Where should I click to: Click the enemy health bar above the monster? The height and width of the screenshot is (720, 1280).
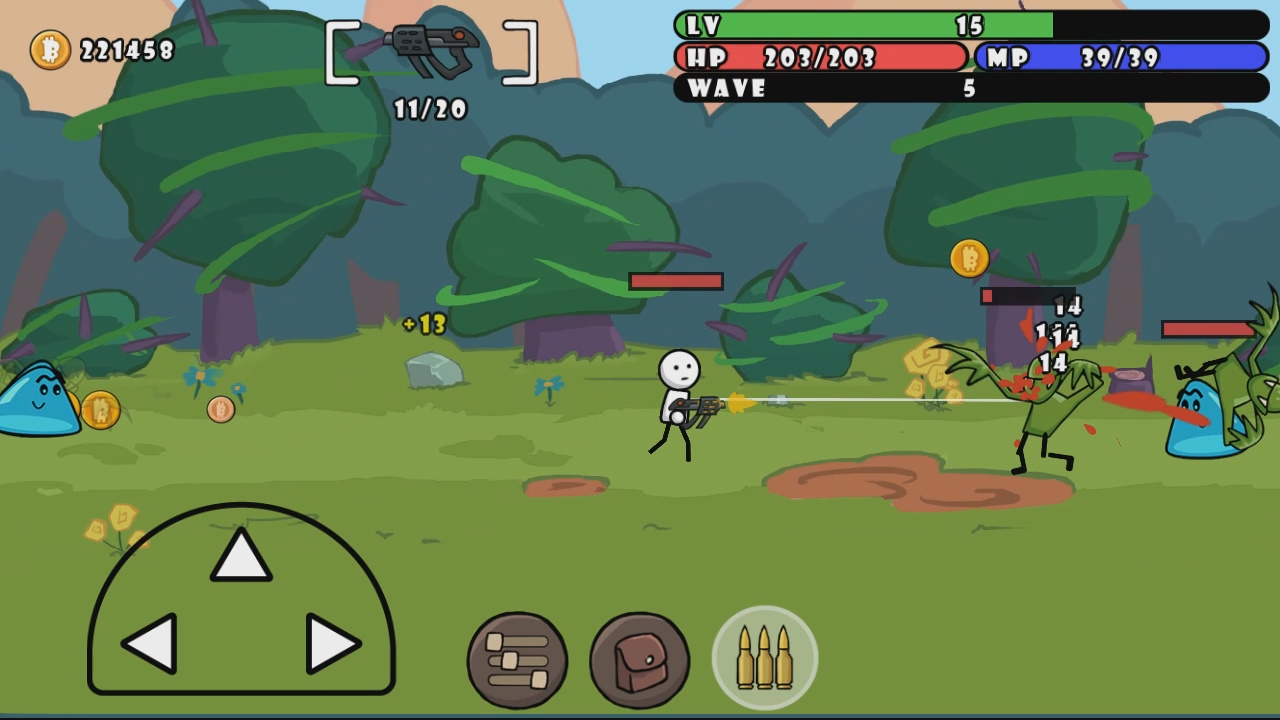coord(1030,296)
